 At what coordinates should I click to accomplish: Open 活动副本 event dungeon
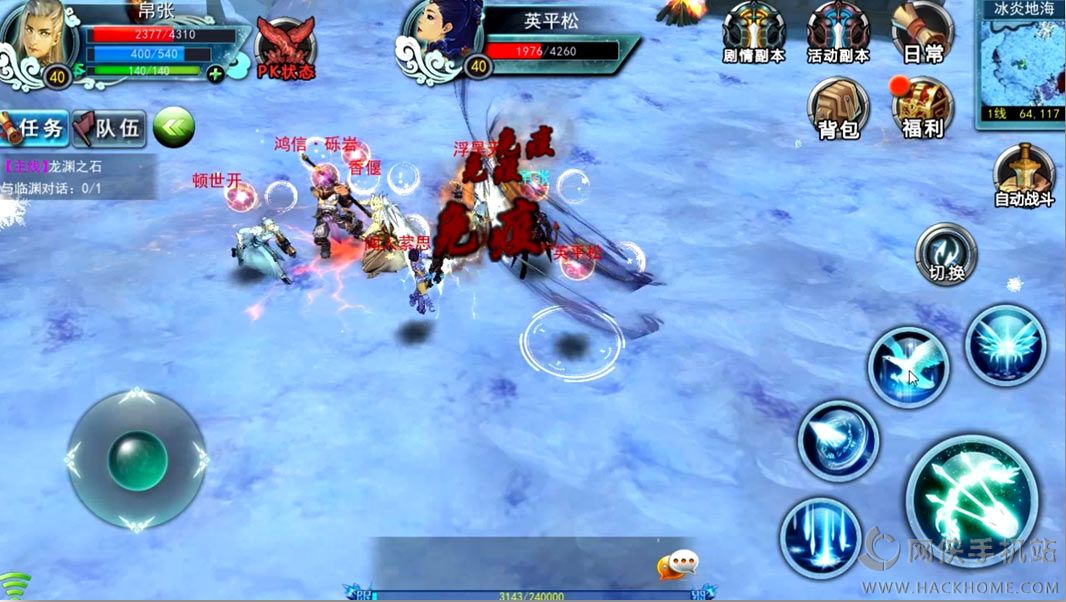click(838, 33)
